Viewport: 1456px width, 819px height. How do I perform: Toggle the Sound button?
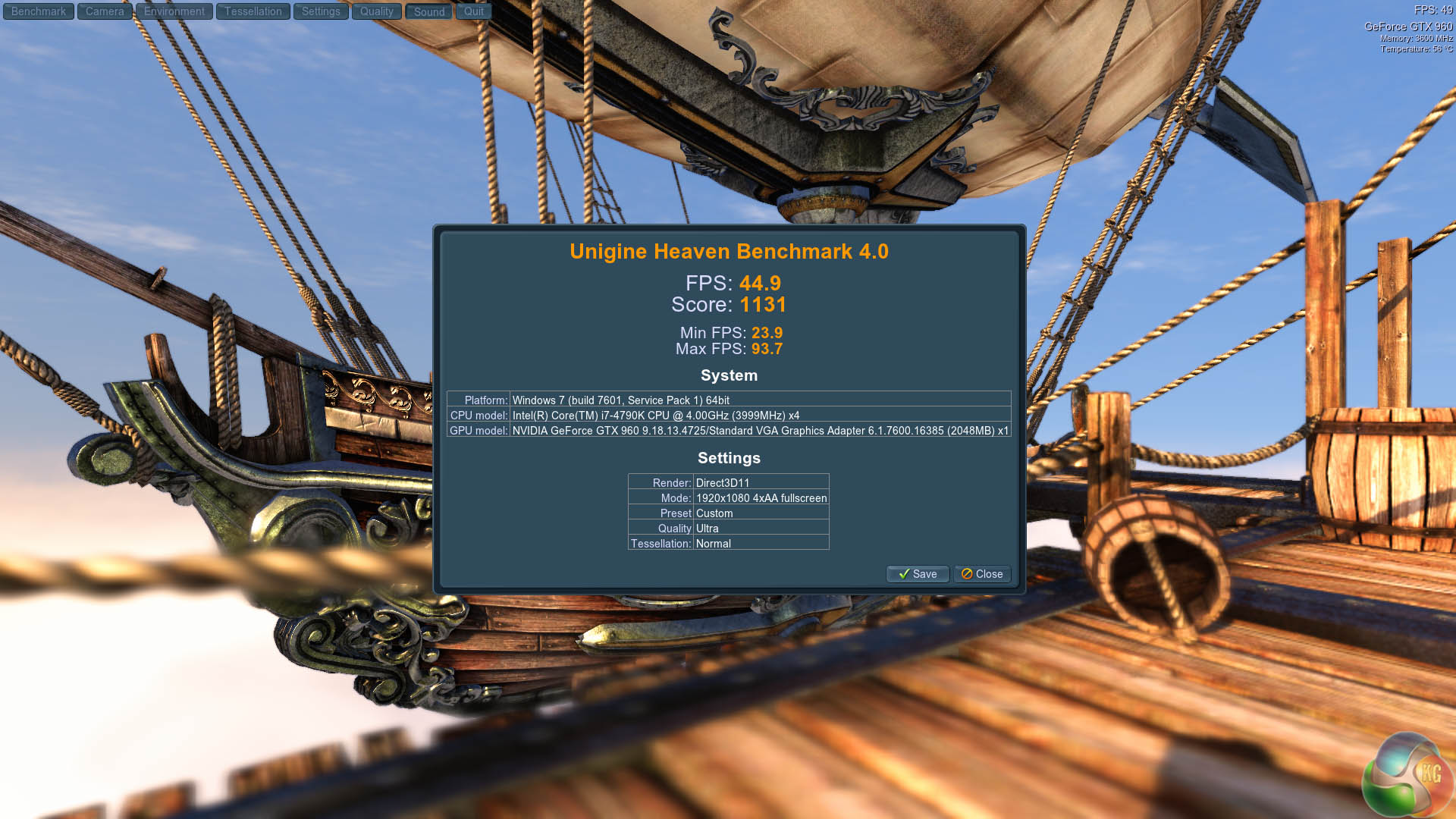pos(429,12)
